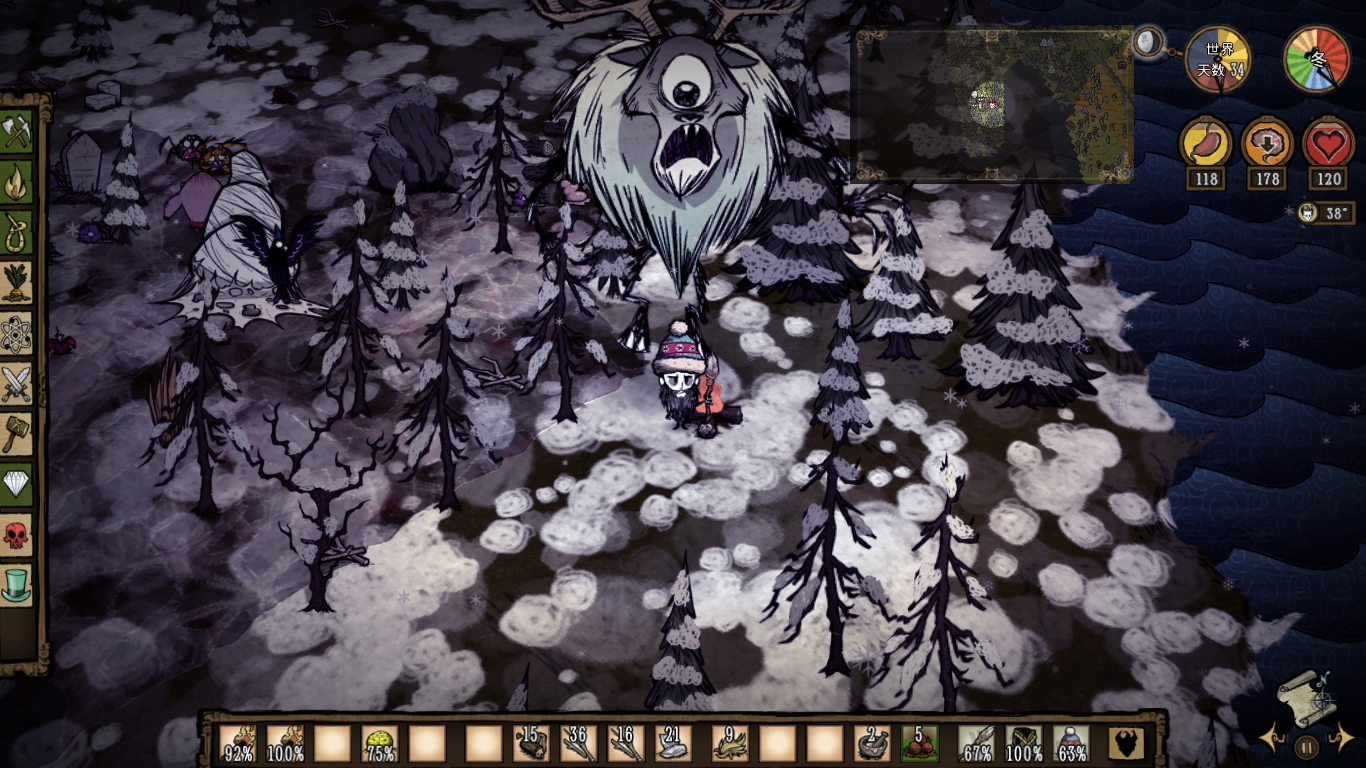Select the Refine diamond crafting tab
The image size is (1366, 768).
(17, 483)
